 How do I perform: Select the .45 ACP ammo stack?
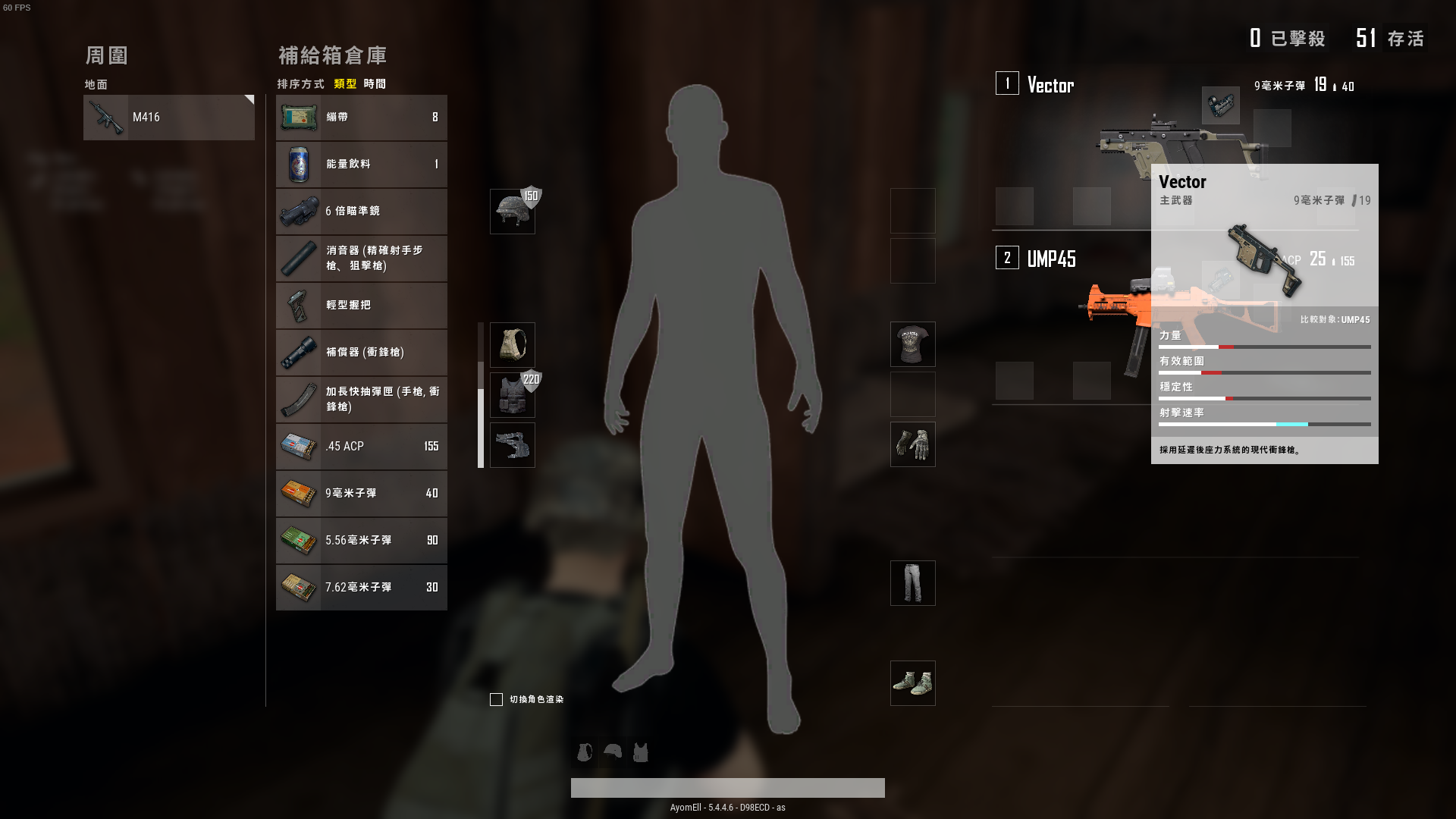click(361, 447)
